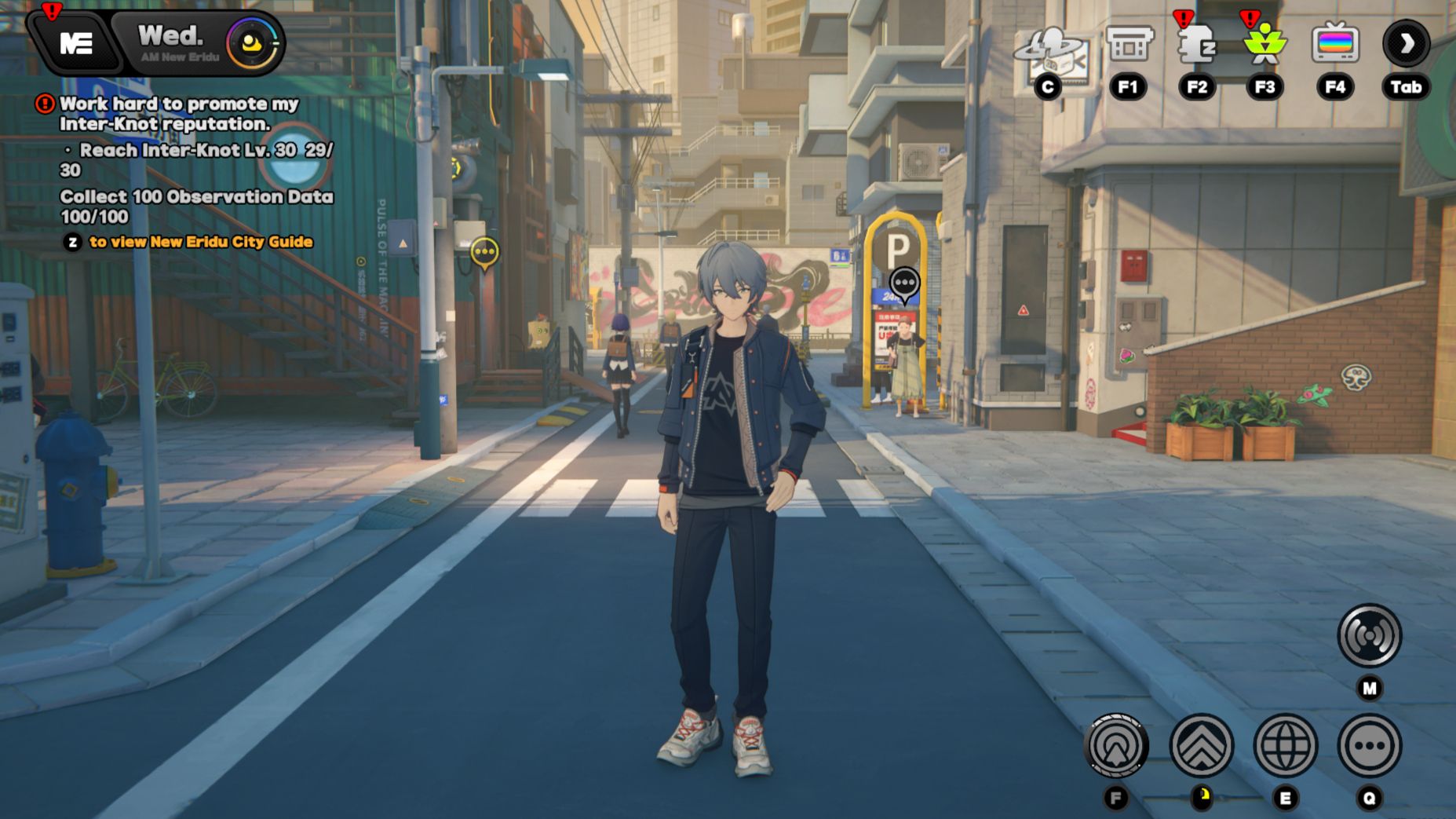1456x819 pixels.
Task: Open the Camera photo mode
Action: 1050,49
